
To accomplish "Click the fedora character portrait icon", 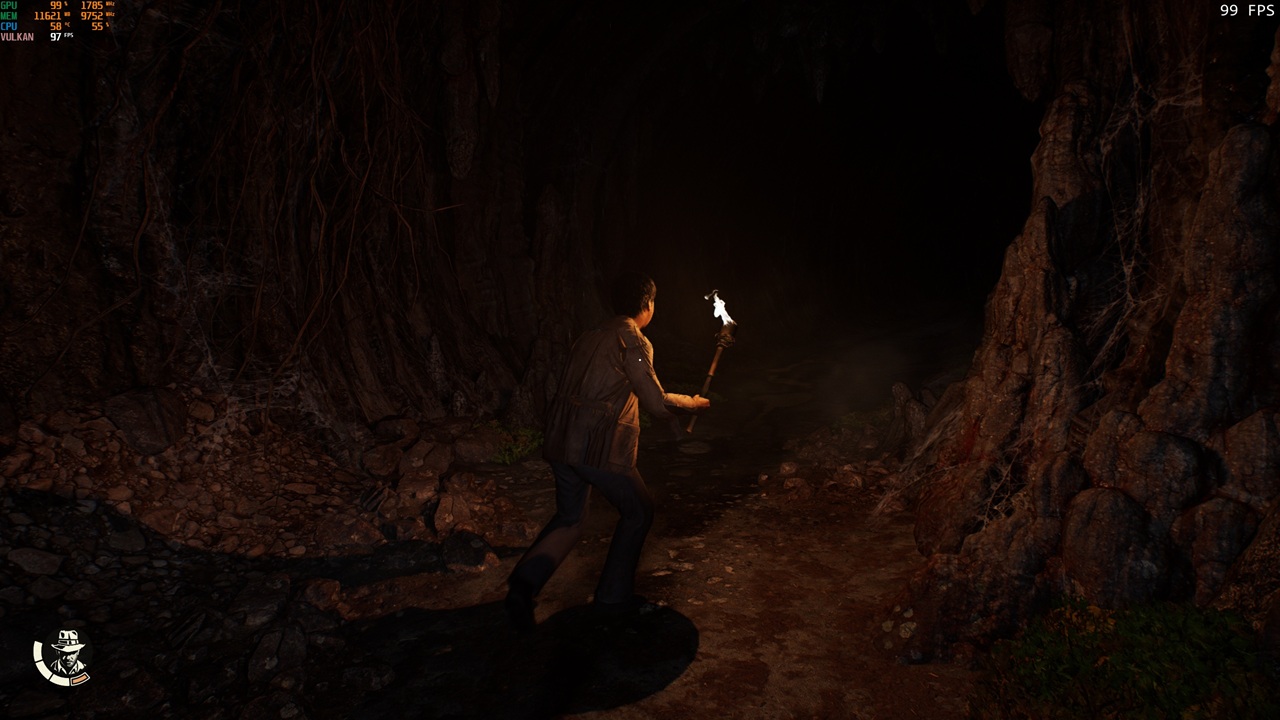I will (65, 655).
